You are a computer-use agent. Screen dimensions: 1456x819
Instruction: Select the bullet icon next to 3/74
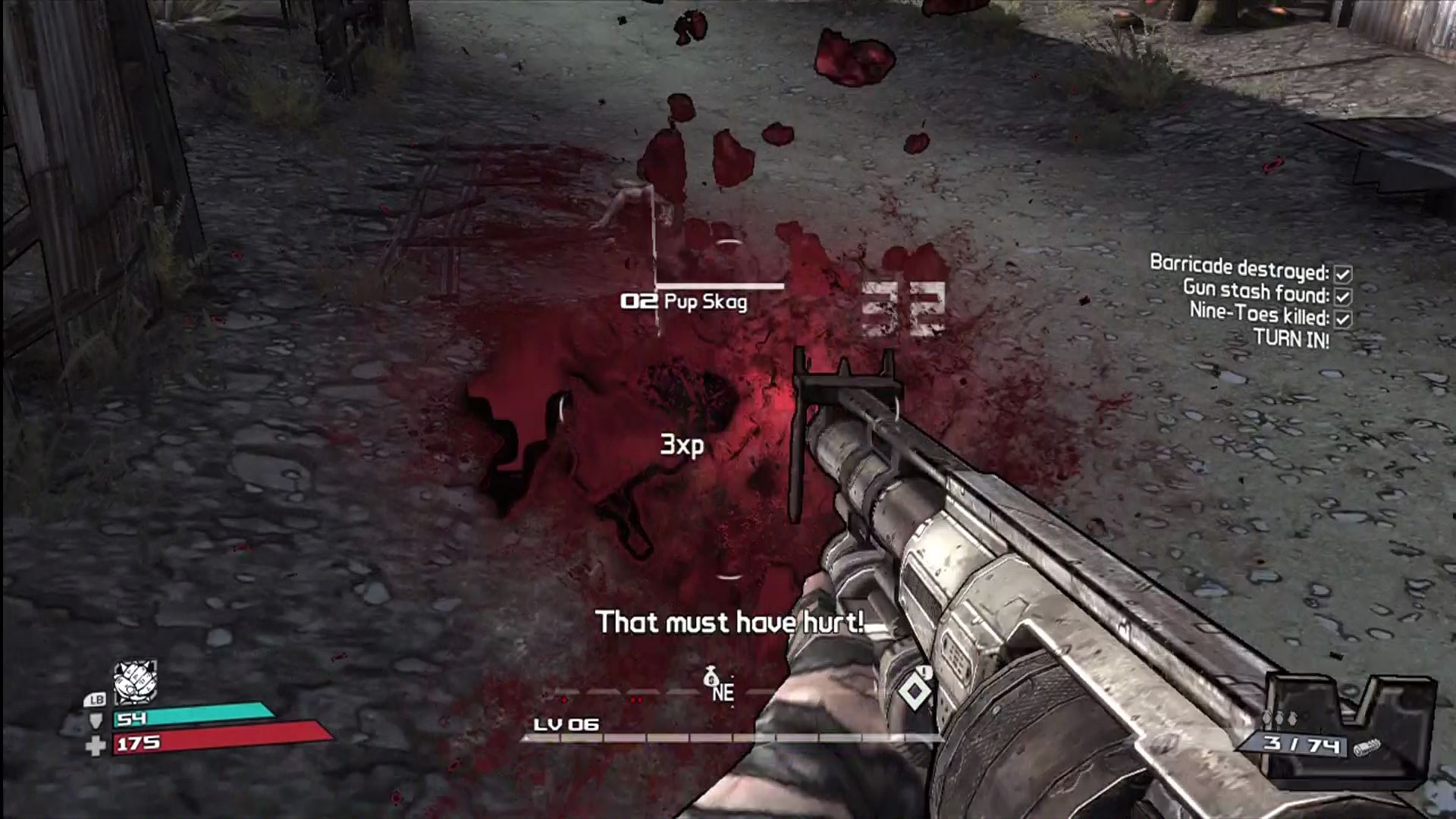pos(1367,747)
